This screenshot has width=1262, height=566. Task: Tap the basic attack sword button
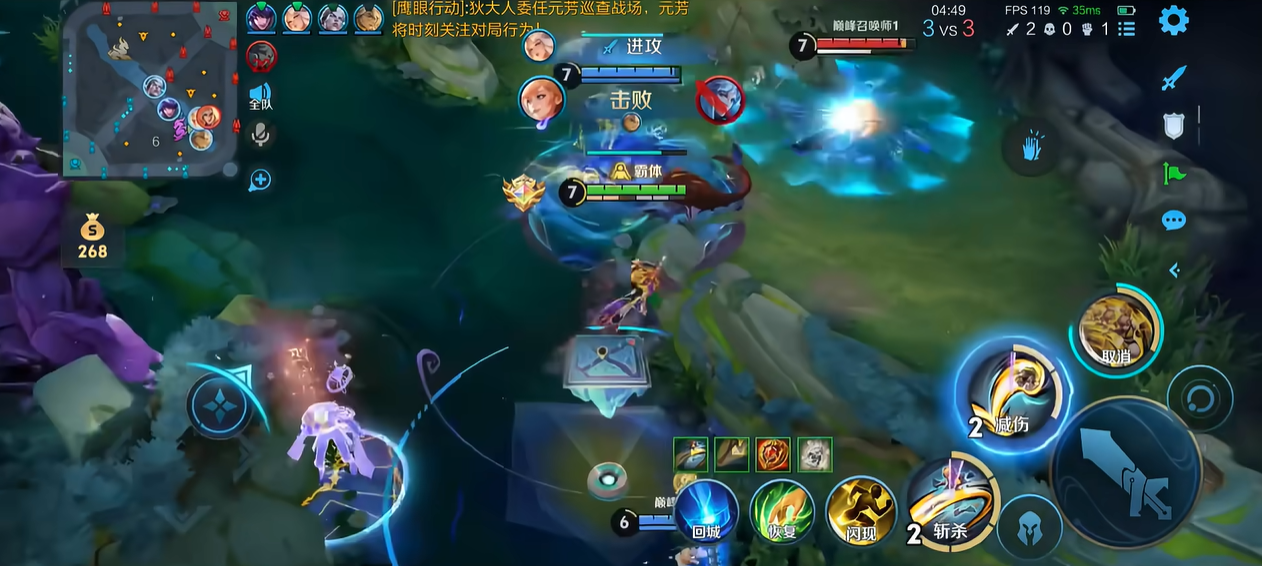(x=1127, y=473)
